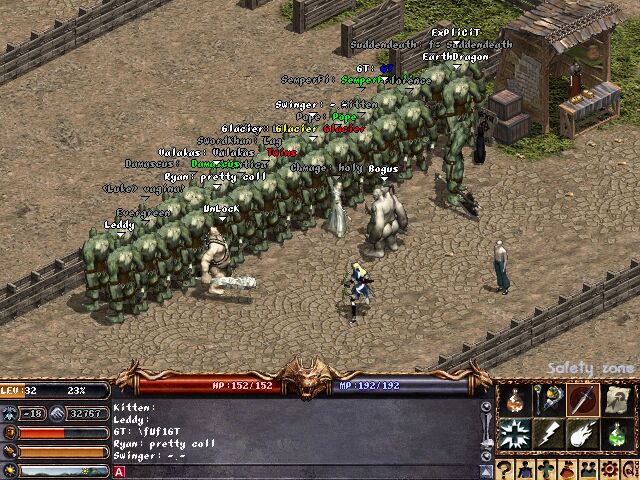Open the money bag inventory button
The width and height of the screenshot is (640, 480).
click(568, 469)
